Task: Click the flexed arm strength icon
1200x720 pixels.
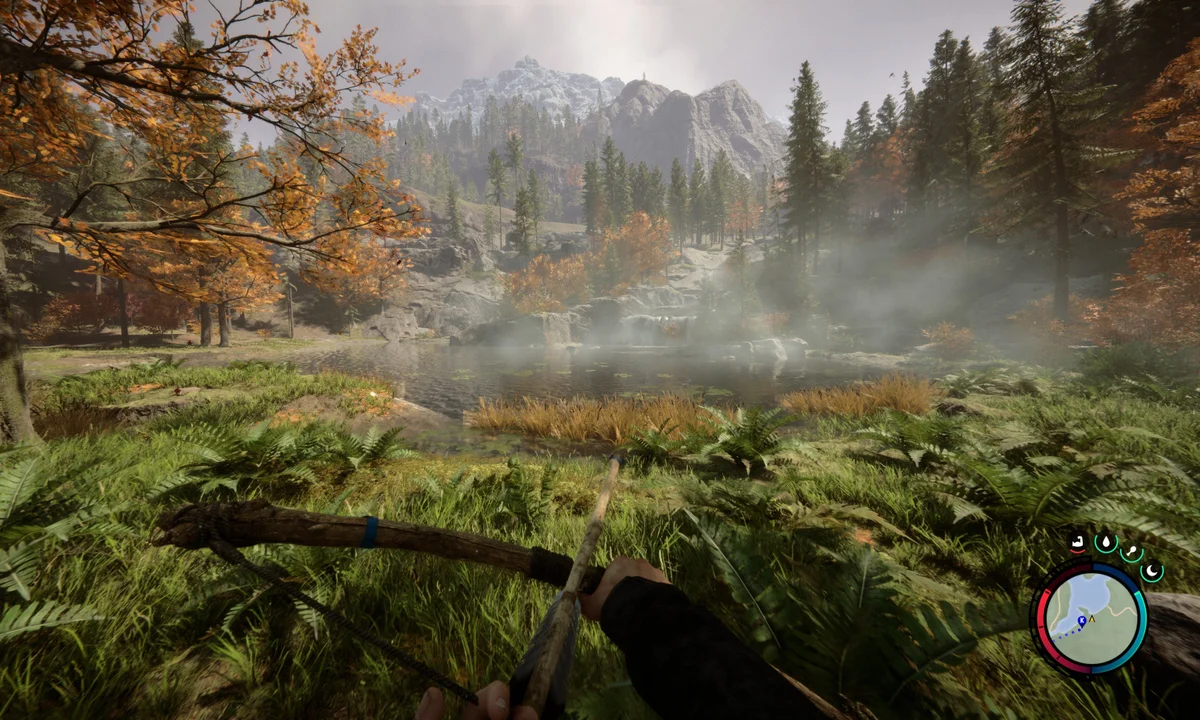Action: coord(1079,542)
